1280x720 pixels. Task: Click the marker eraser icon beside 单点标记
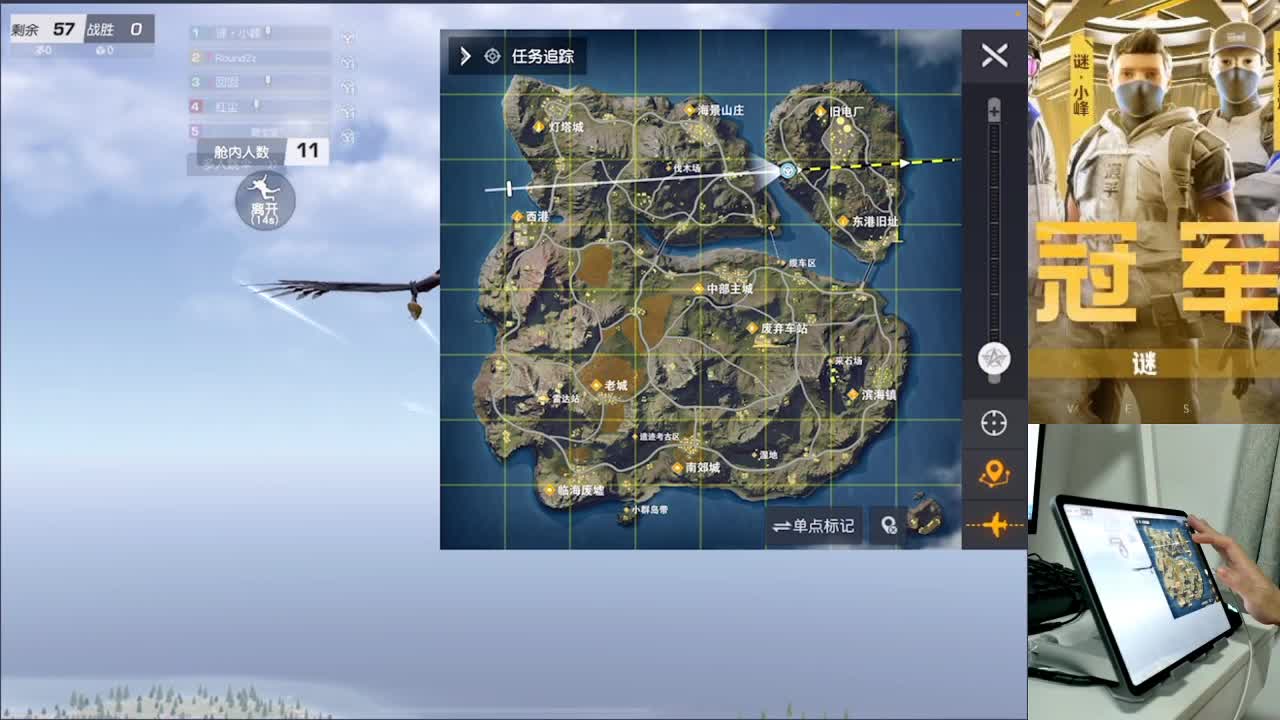coord(888,525)
